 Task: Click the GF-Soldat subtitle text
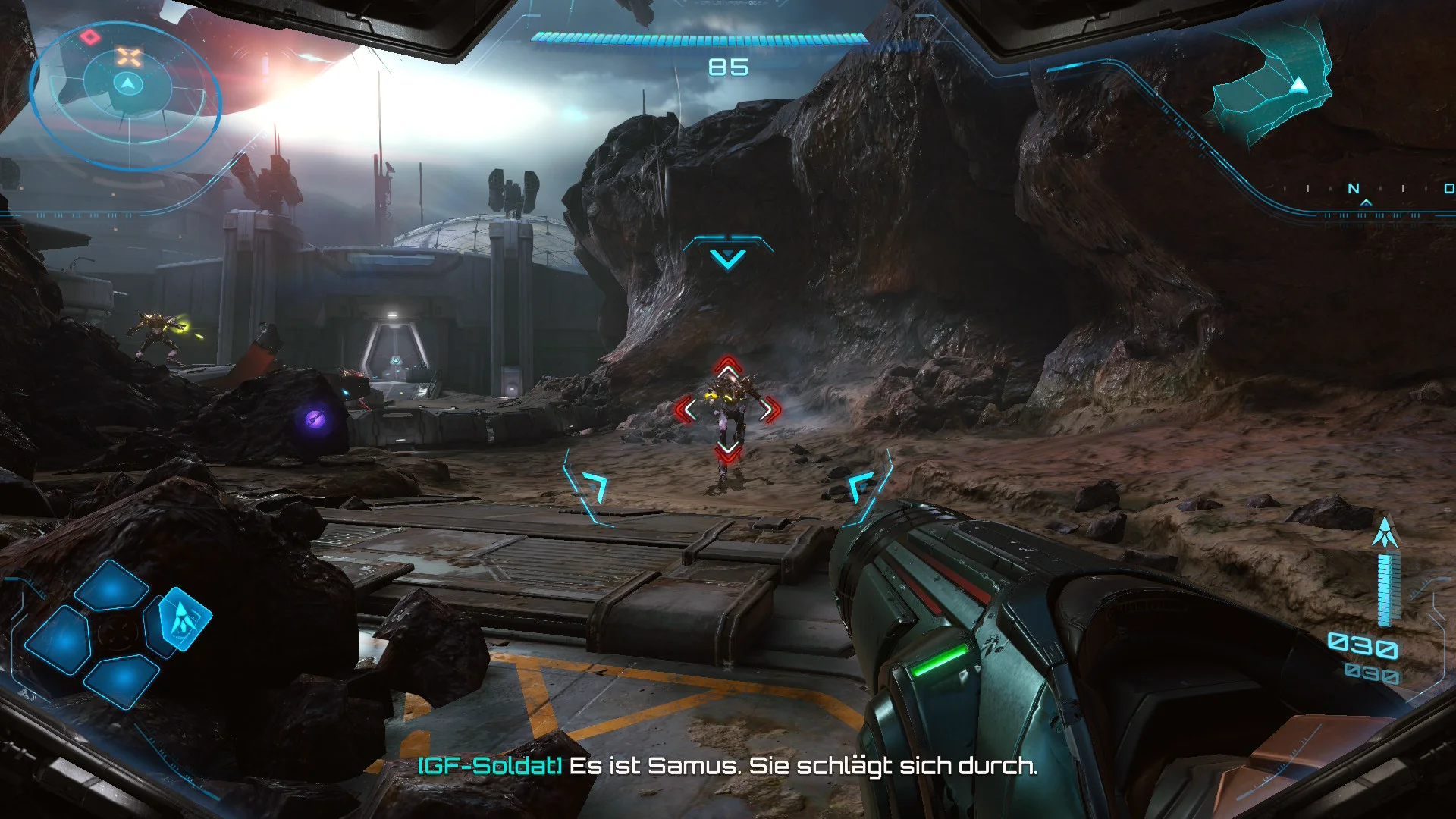point(491,767)
